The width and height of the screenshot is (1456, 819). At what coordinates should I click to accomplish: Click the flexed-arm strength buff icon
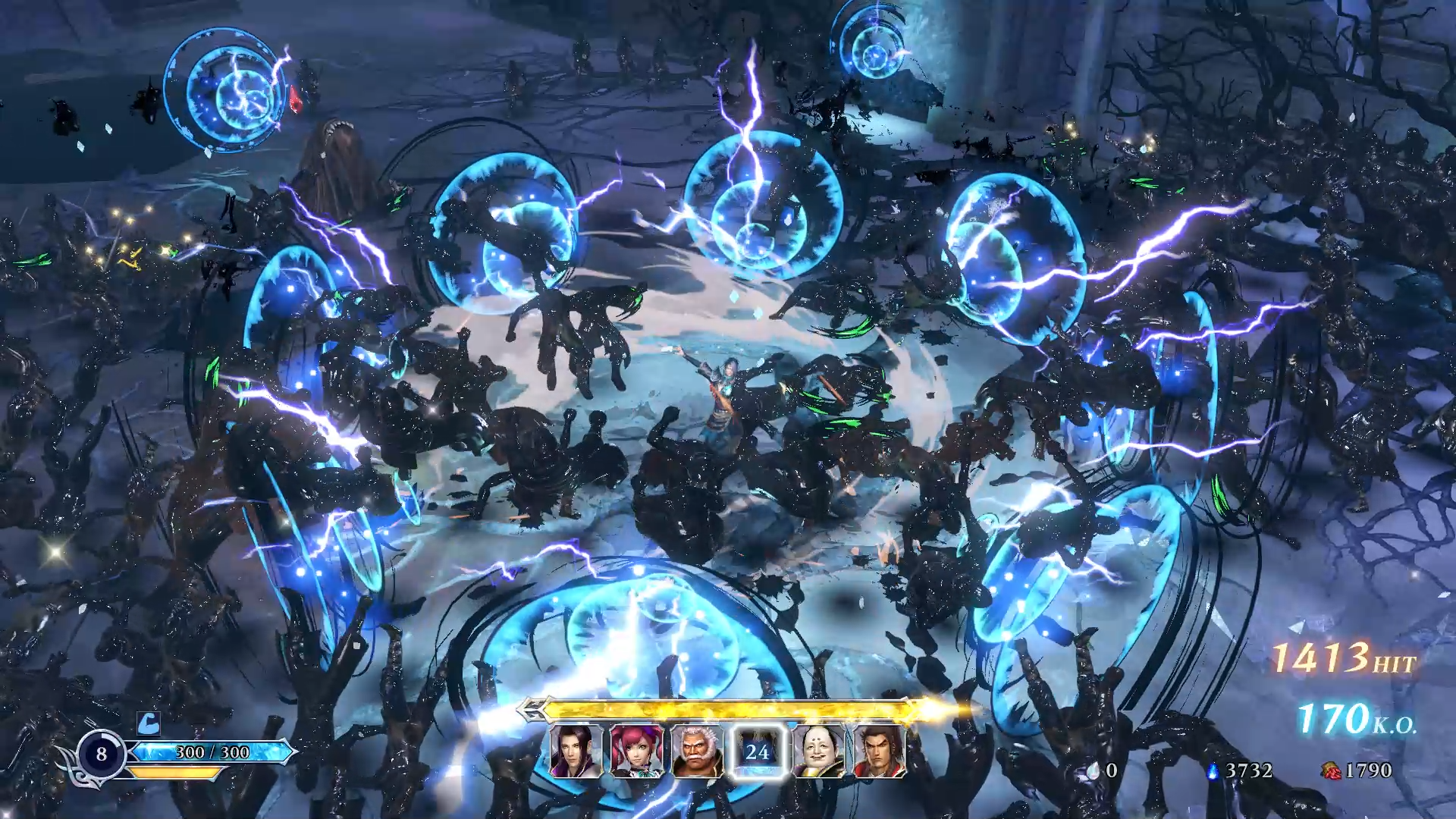tap(149, 723)
